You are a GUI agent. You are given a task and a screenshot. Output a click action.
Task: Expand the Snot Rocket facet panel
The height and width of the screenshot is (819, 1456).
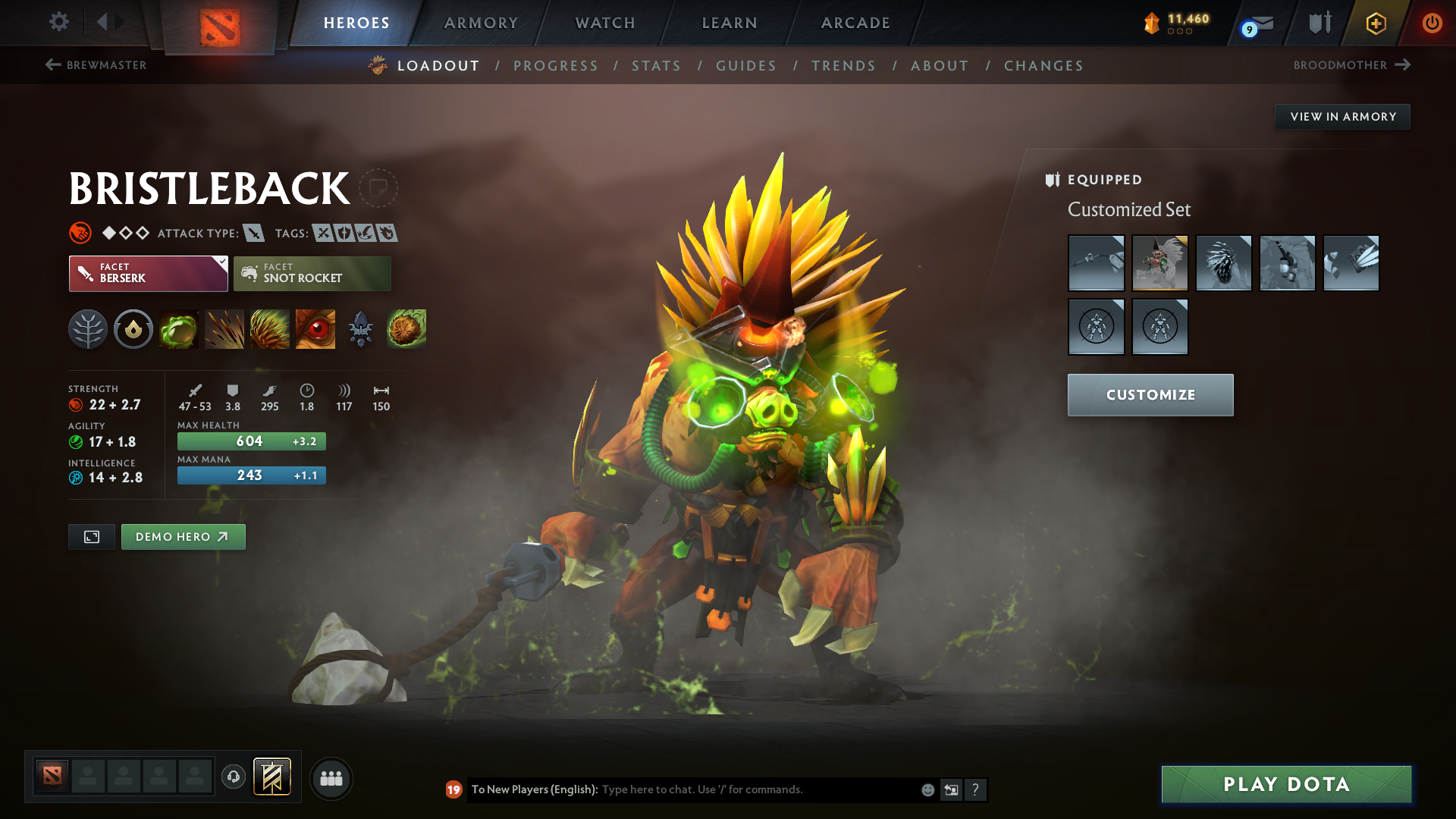point(312,273)
